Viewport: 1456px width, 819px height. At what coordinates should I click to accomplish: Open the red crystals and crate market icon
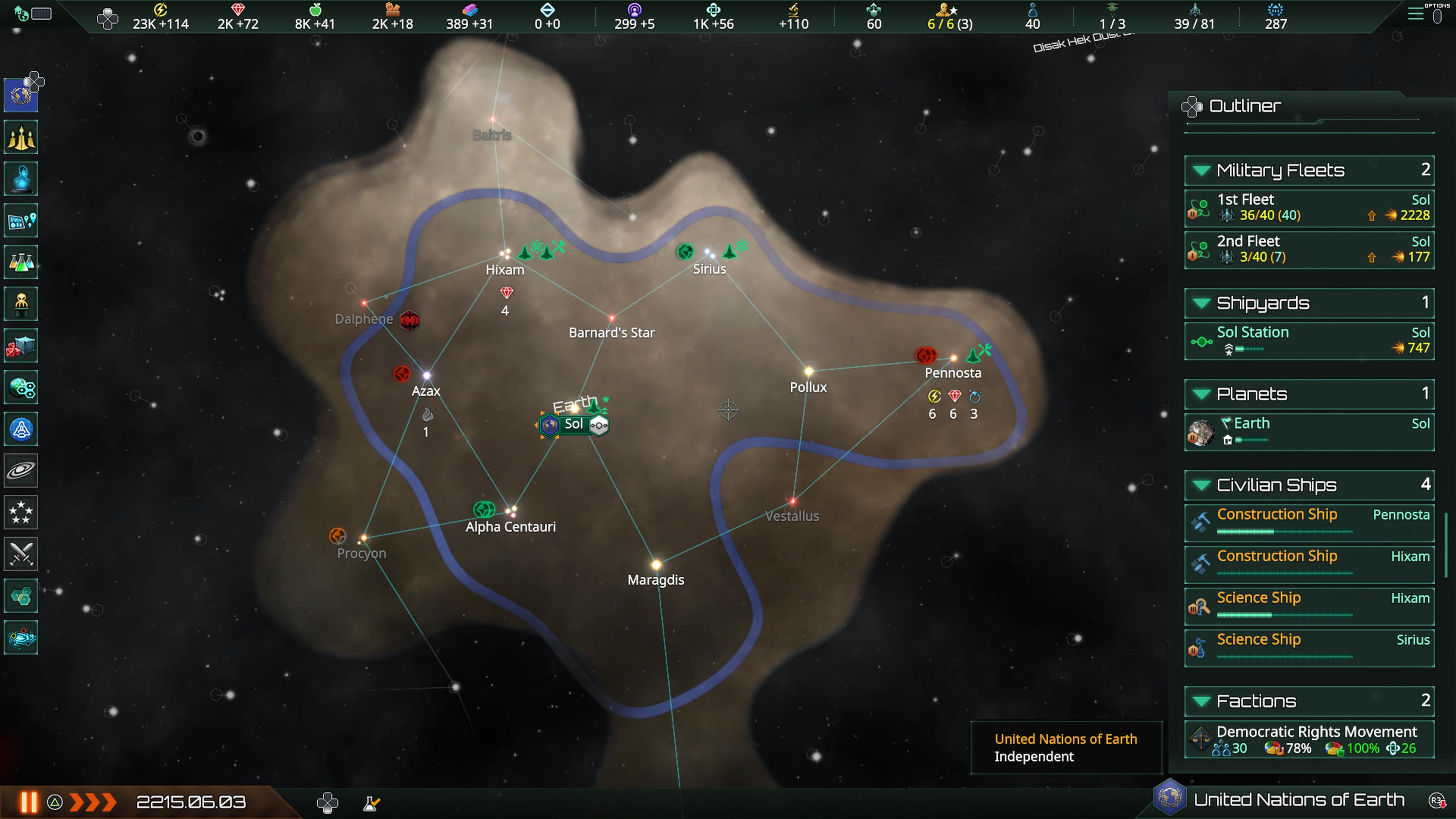[21, 346]
